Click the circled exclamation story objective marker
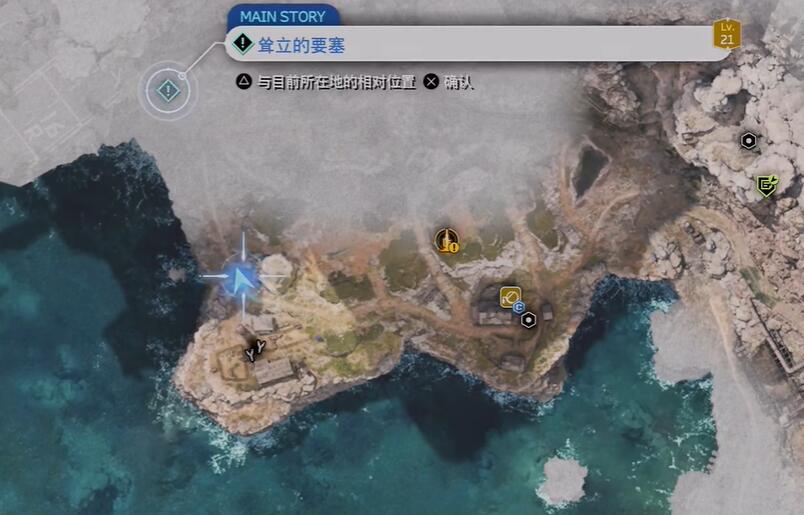The width and height of the screenshot is (804, 515). click(168, 90)
